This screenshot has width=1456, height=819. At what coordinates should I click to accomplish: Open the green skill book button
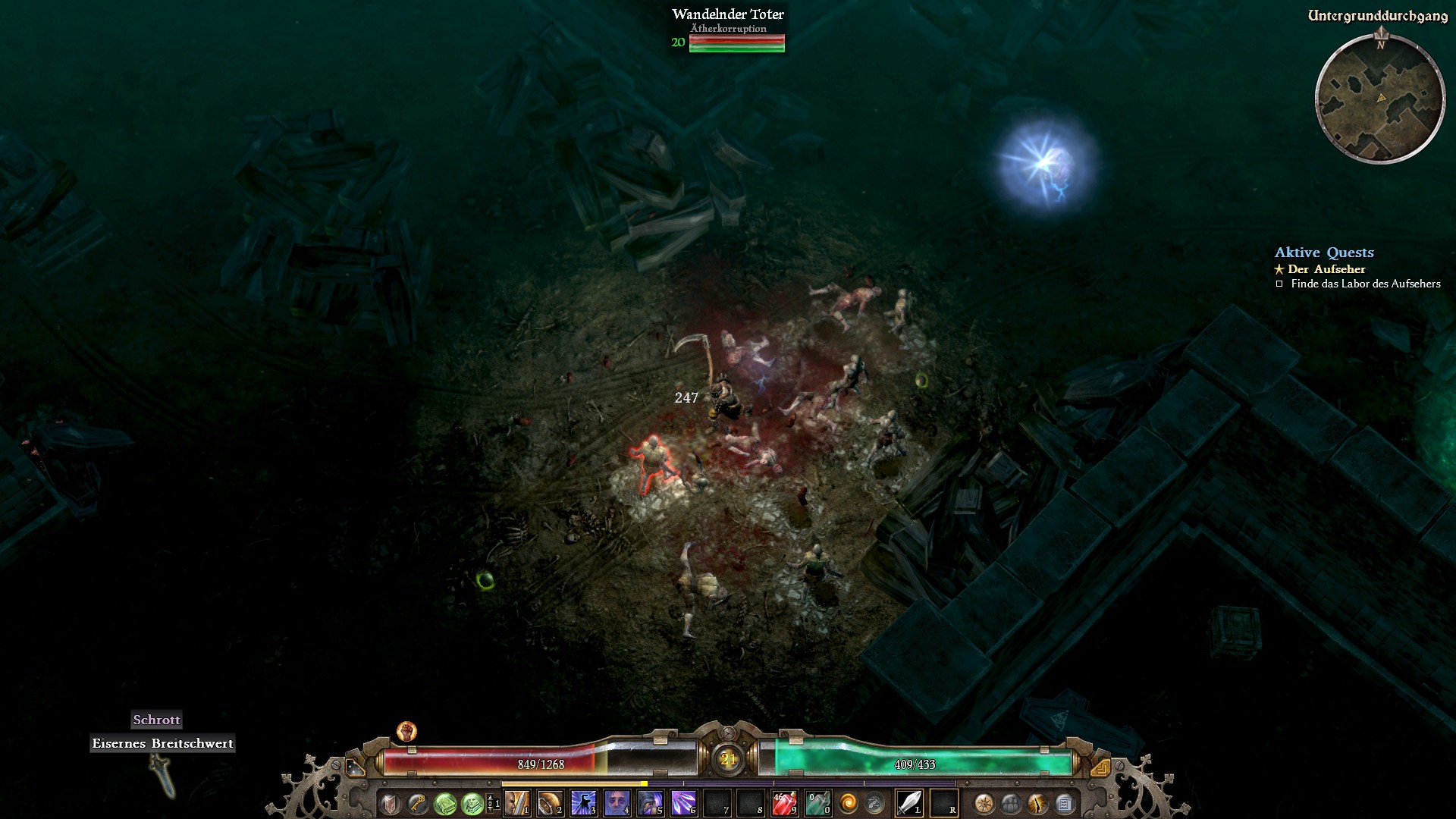[445, 803]
